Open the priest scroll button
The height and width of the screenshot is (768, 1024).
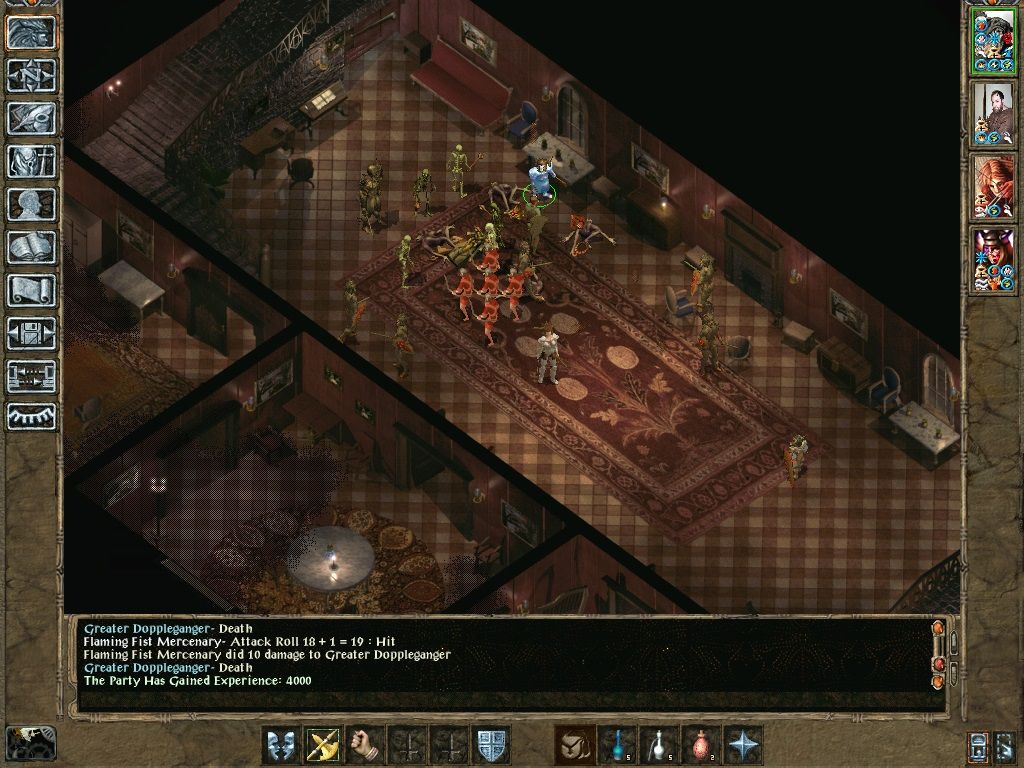tap(32, 290)
